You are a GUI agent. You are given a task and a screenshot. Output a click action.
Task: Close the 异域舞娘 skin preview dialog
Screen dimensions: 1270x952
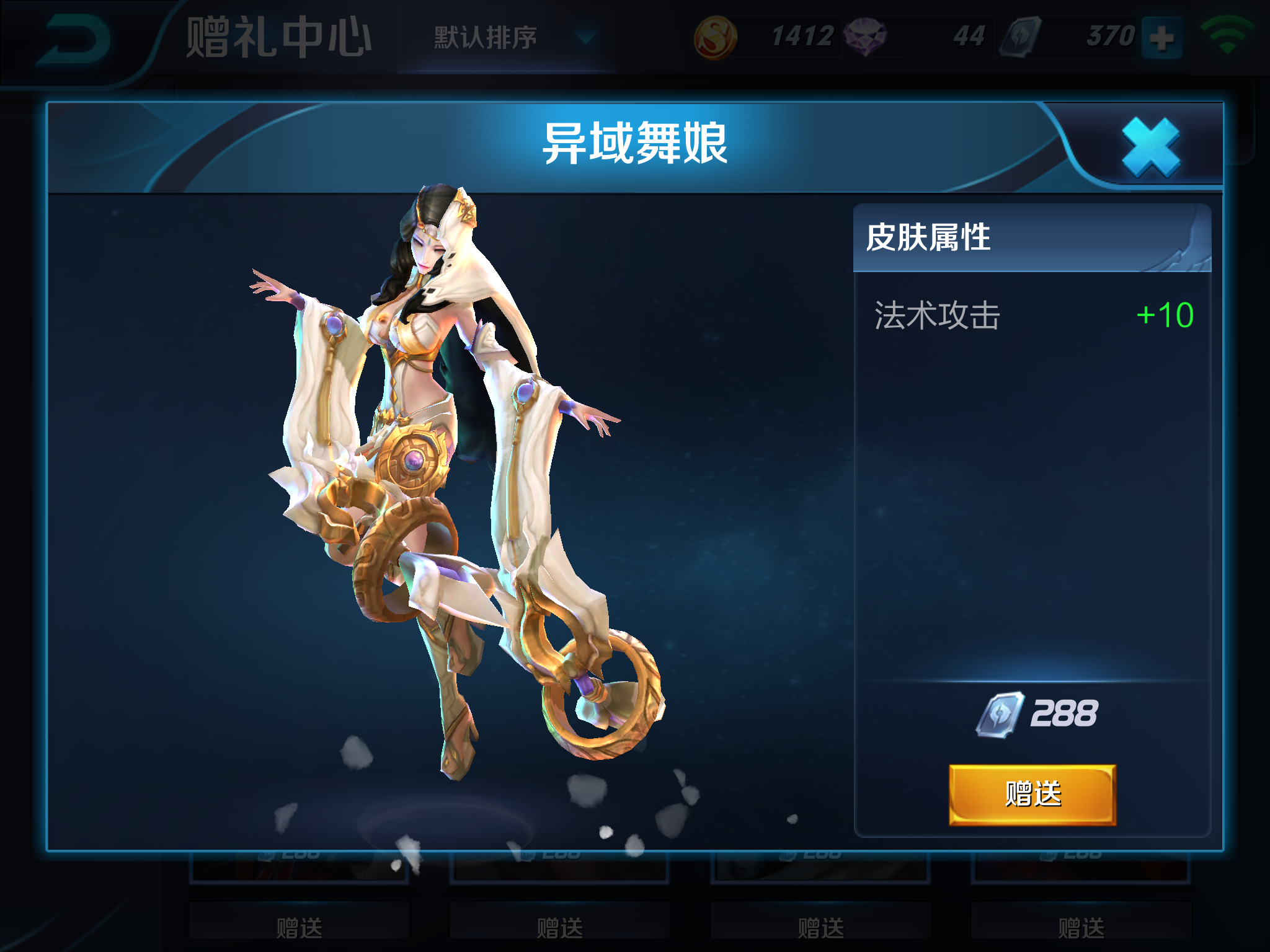click(x=1151, y=147)
